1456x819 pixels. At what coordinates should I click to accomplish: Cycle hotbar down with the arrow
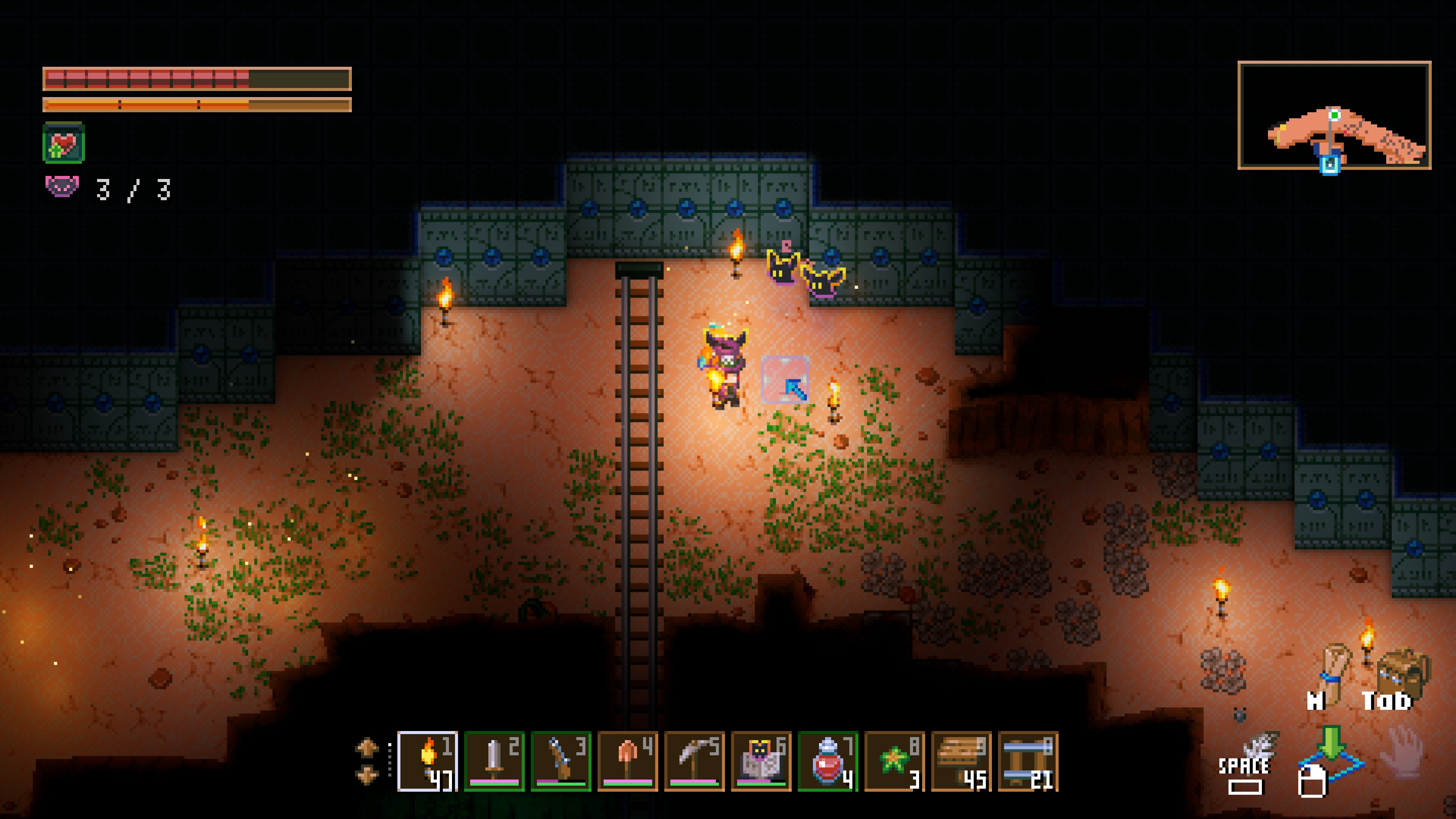pos(367,775)
